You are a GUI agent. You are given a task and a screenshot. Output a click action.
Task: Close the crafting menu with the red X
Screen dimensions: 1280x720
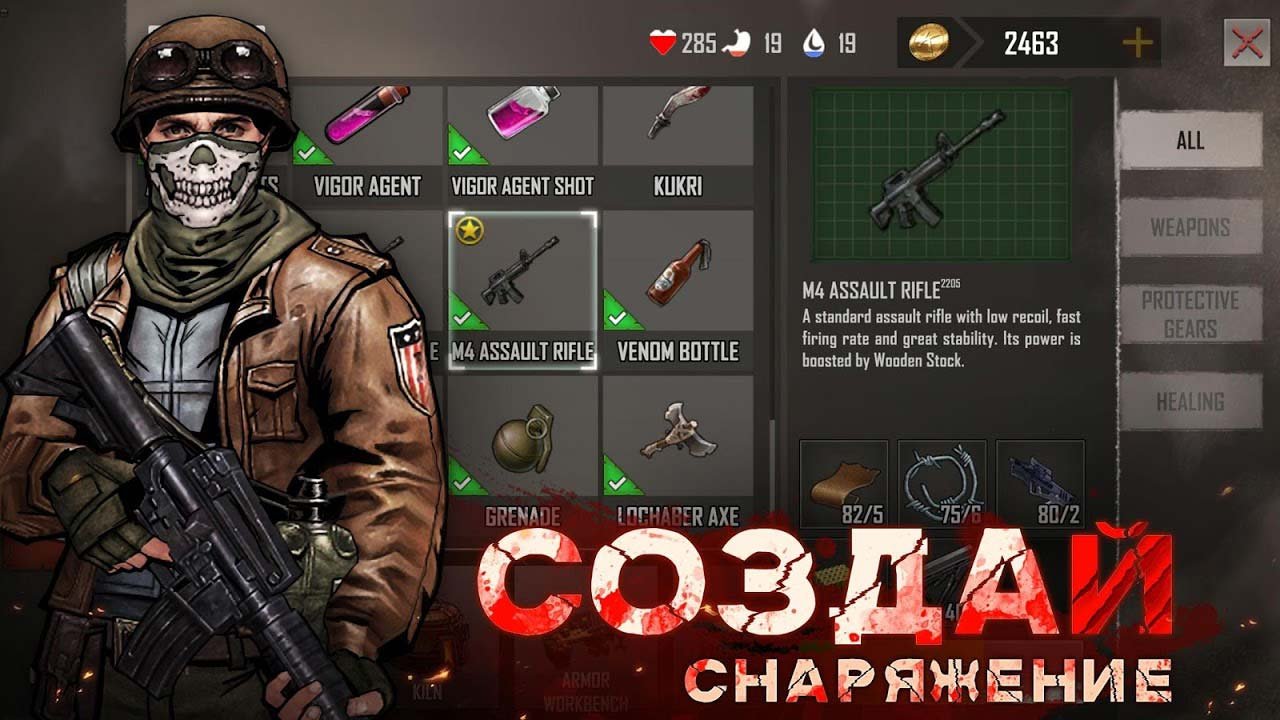(x=1246, y=43)
